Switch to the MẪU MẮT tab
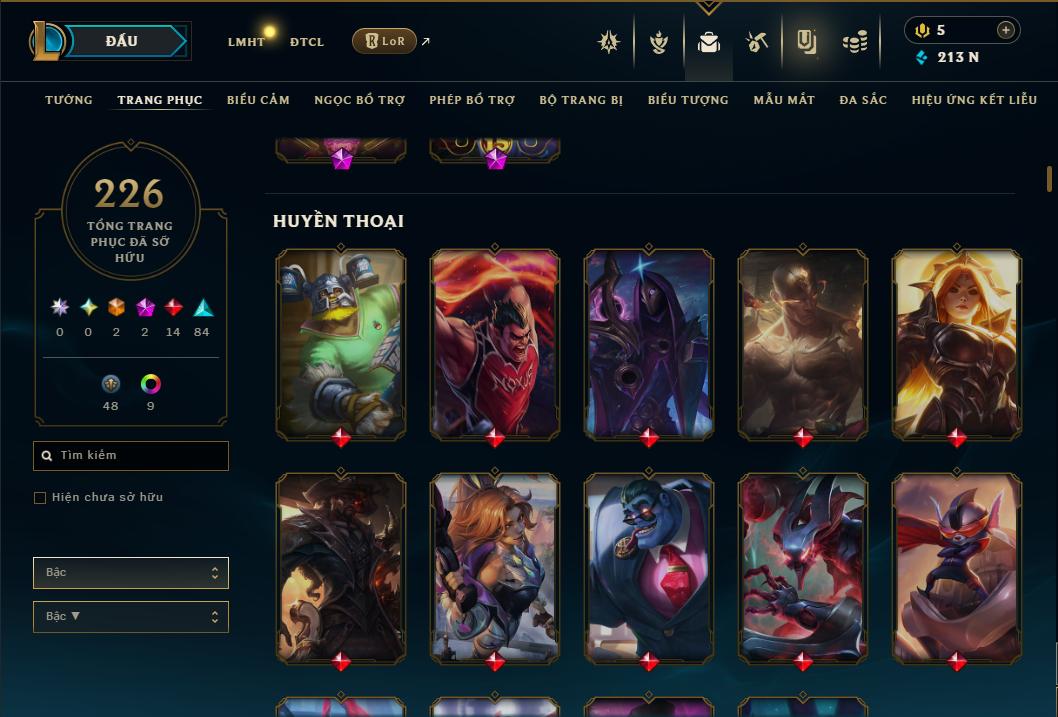Image resolution: width=1058 pixels, height=717 pixels. [x=784, y=100]
